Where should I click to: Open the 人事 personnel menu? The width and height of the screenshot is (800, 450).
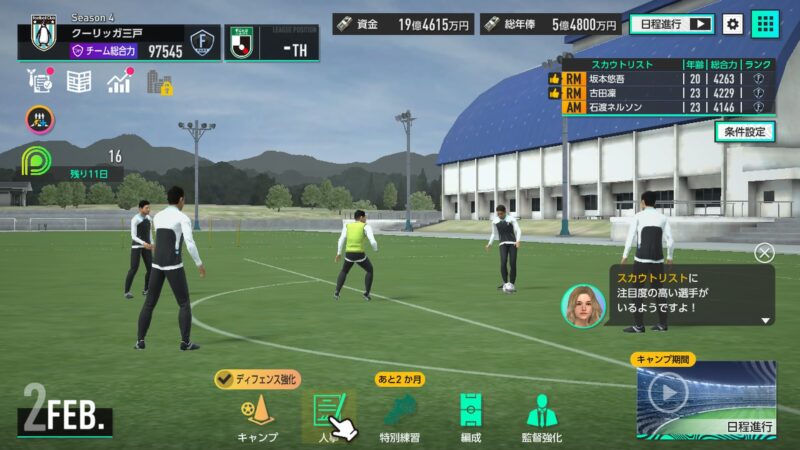[x=328, y=416]
